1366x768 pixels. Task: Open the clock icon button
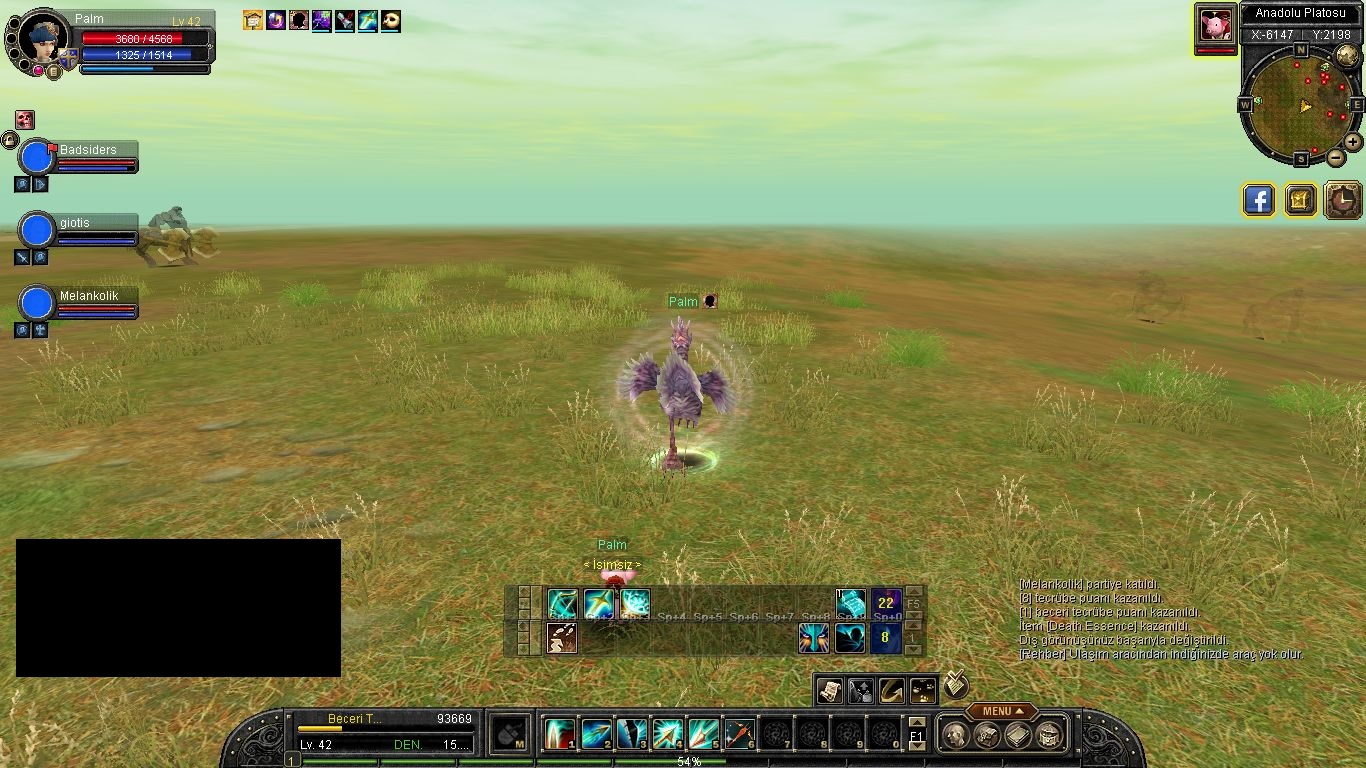point(1343,200)
